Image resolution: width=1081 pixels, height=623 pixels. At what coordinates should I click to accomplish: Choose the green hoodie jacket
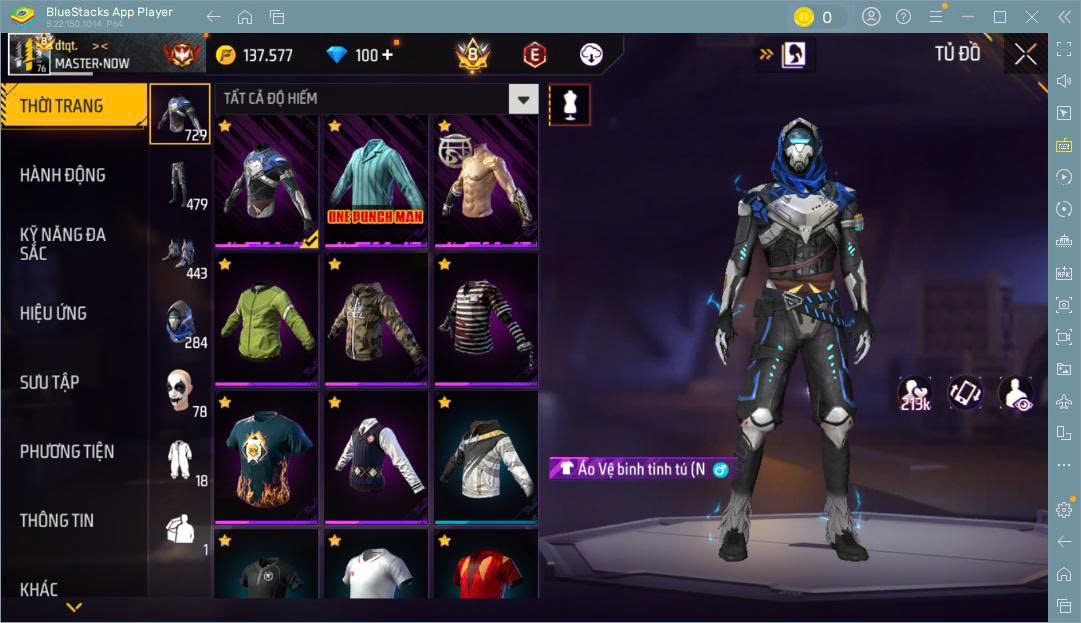(x=265, y=320)
